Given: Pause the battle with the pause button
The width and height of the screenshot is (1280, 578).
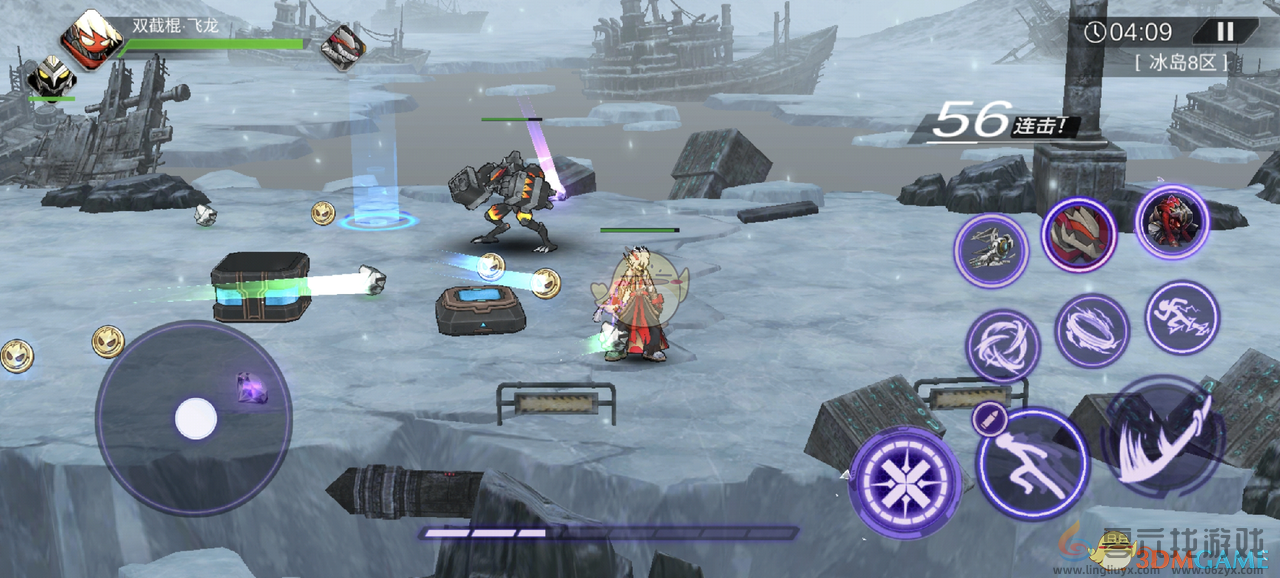Looking at the screenshot, I should point(1225,32).
